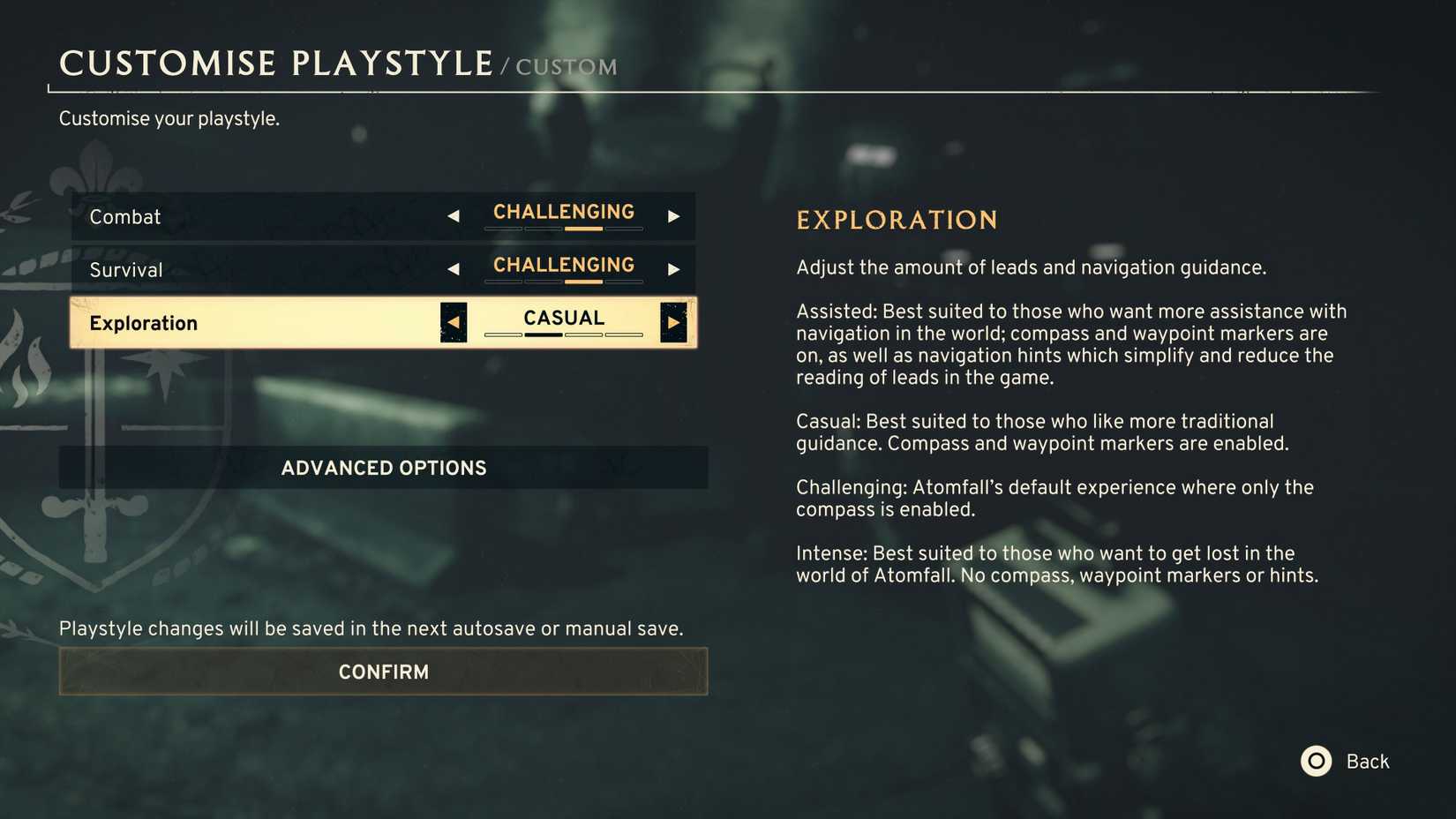Click the Exploration casual level indicator bar
This screenshot has height=819, width=1456.
(x=563, y=336)
